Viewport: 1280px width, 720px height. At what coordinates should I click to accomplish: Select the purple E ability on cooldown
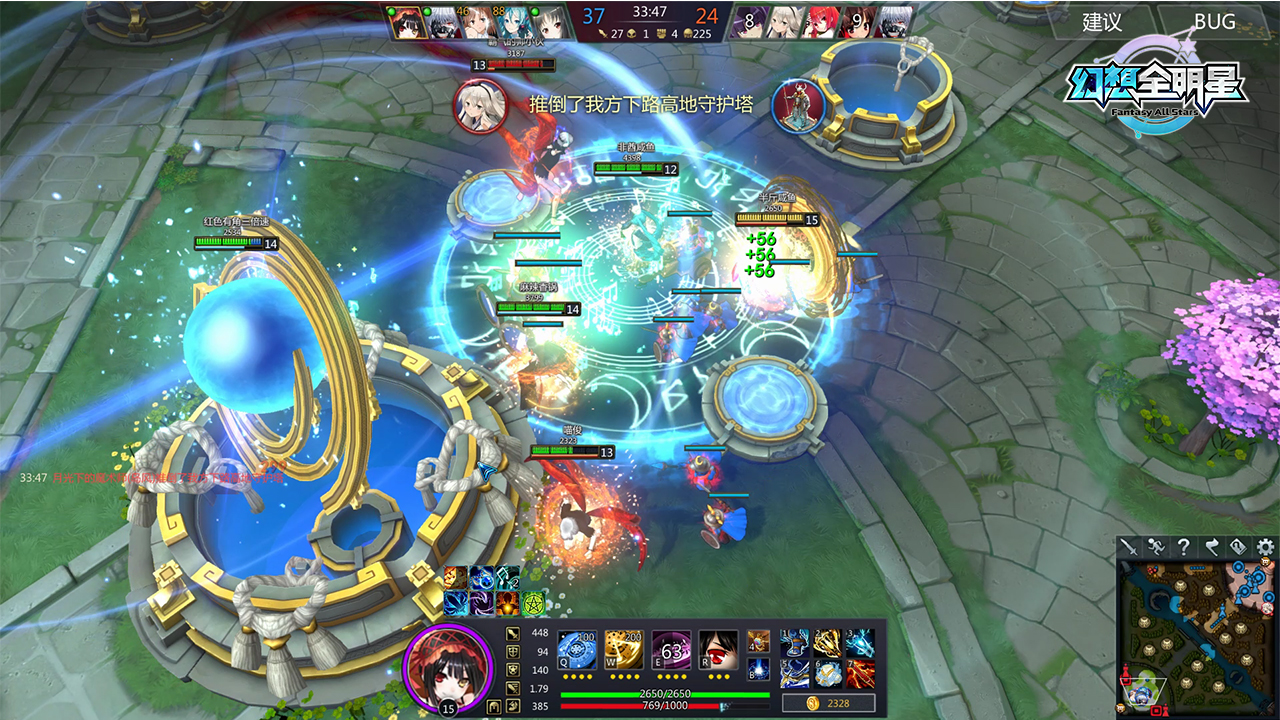[x=671, y=649]
